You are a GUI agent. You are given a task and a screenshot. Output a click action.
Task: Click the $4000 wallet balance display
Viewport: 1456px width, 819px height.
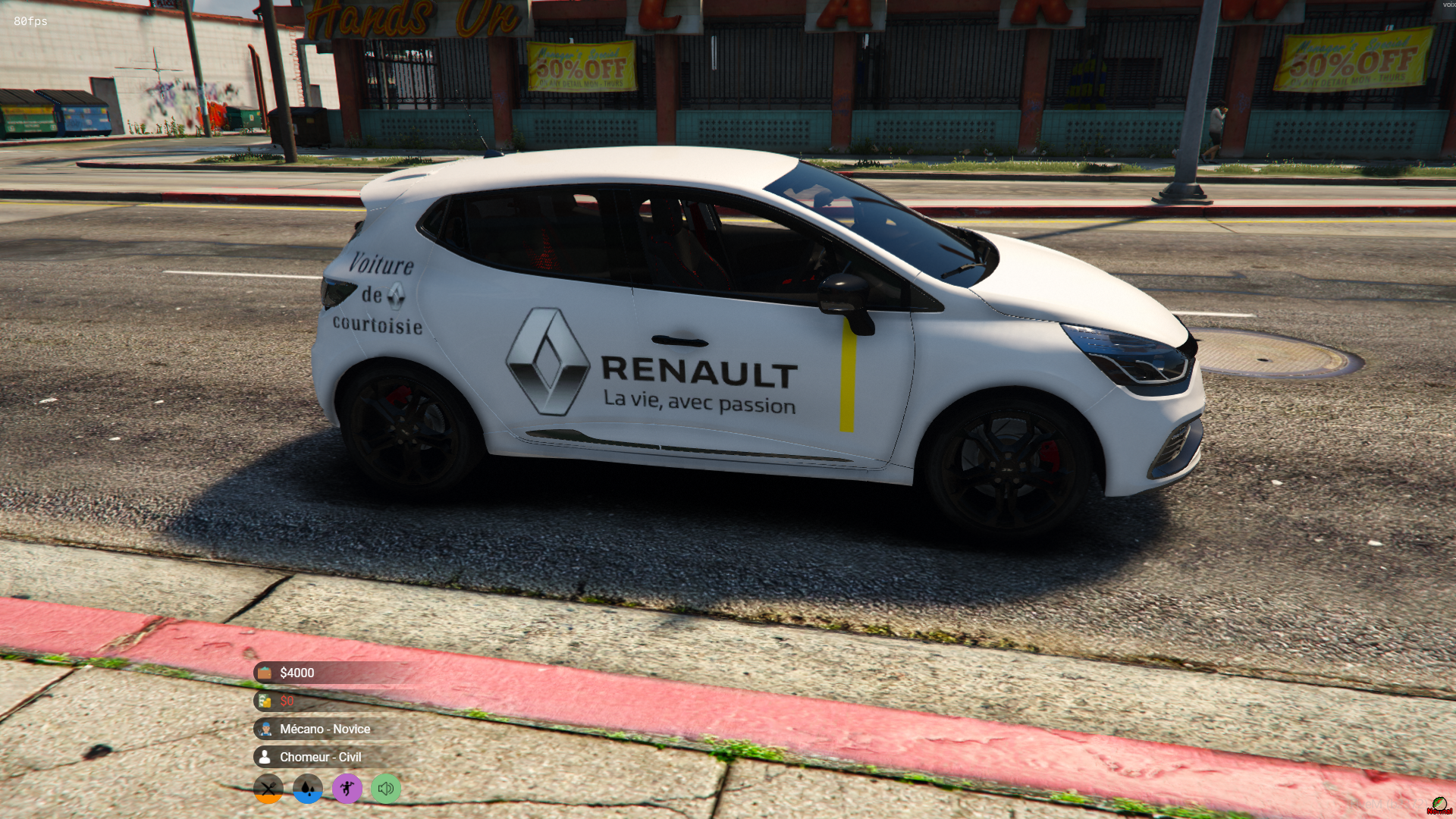click(x=297, y=673)
